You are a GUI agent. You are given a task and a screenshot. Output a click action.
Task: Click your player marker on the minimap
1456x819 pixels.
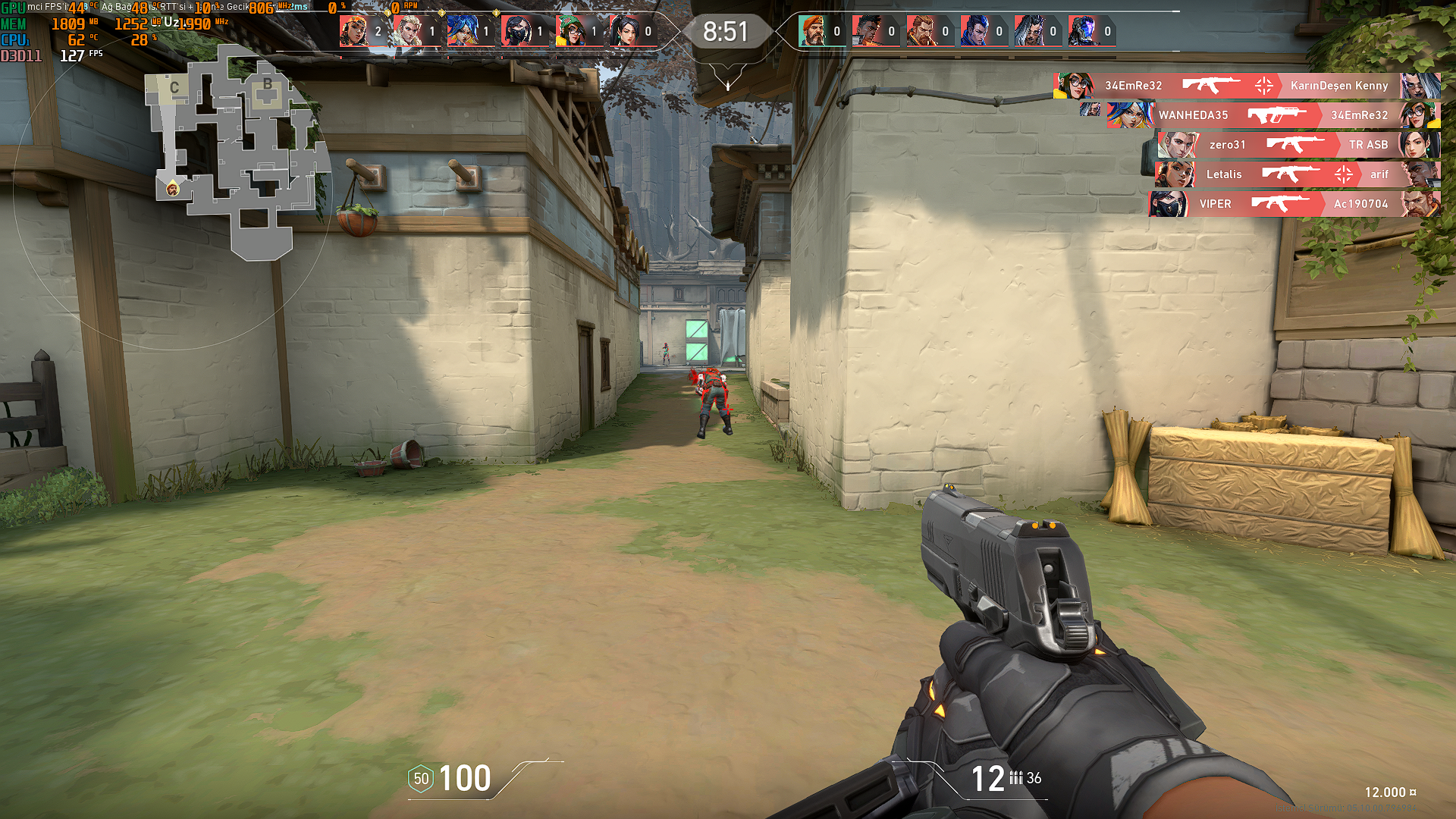click(x=173, y=189)
